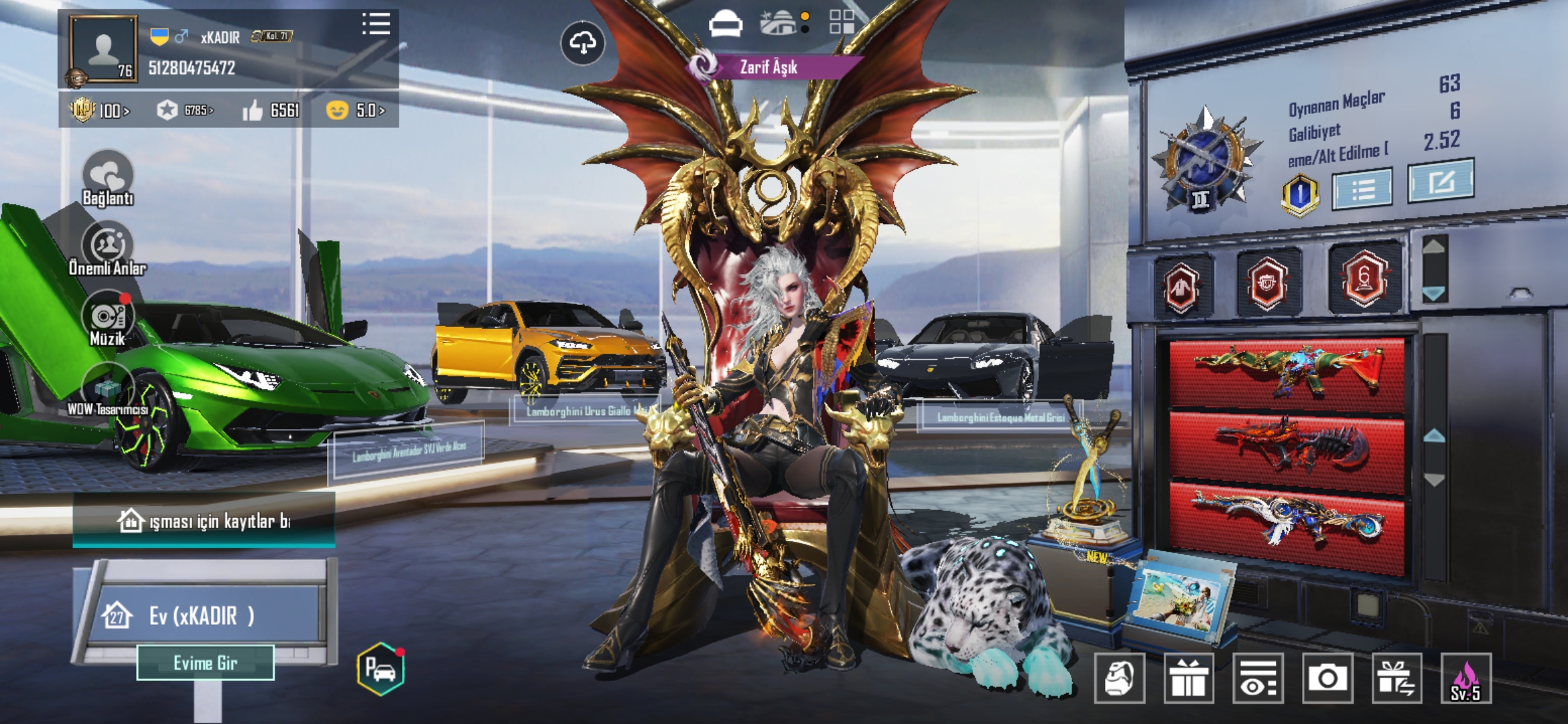
Task: Select the top red weapon skin slot
Action: tap(1287, 372)
